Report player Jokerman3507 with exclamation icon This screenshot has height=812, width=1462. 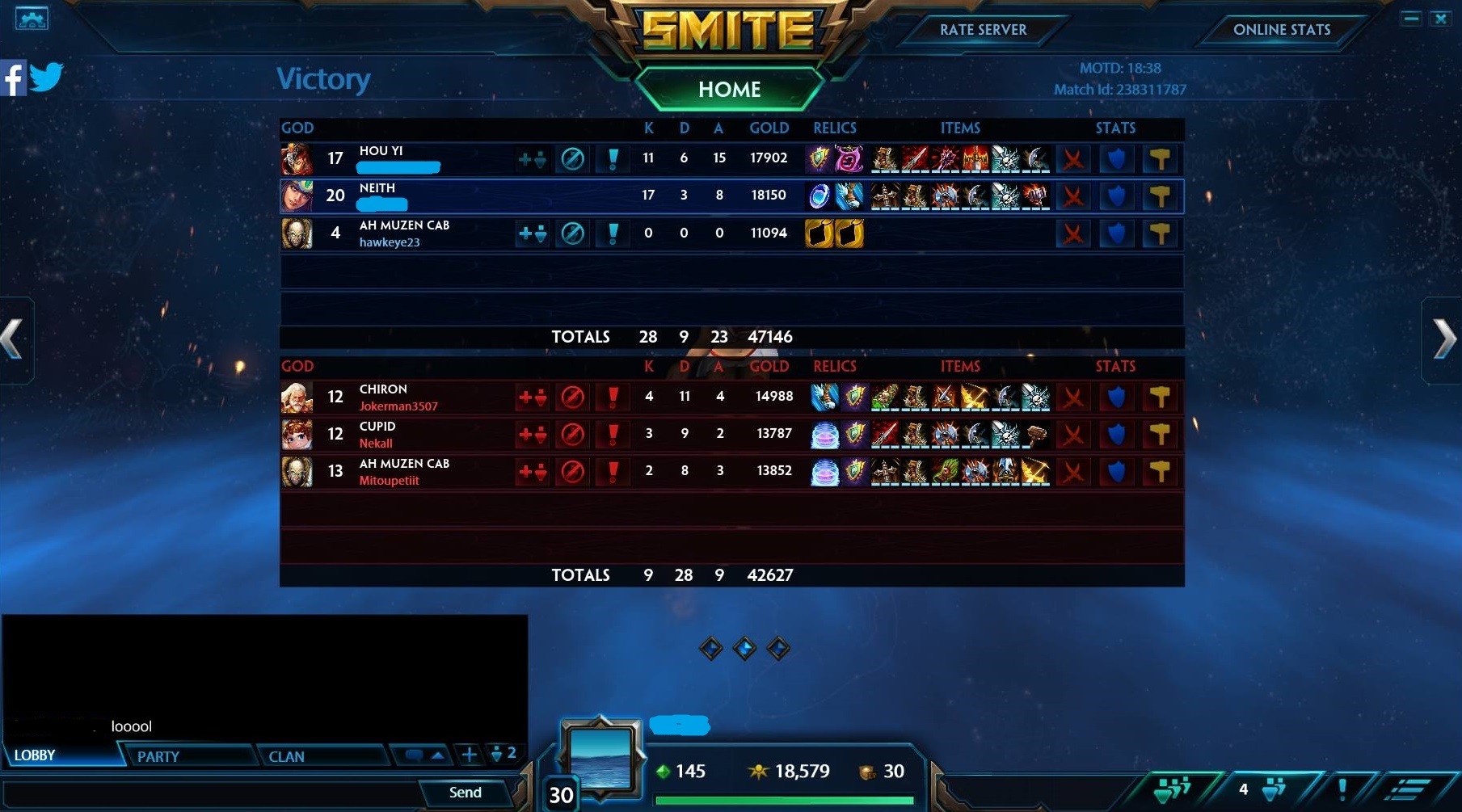click(x=613, y=397)
